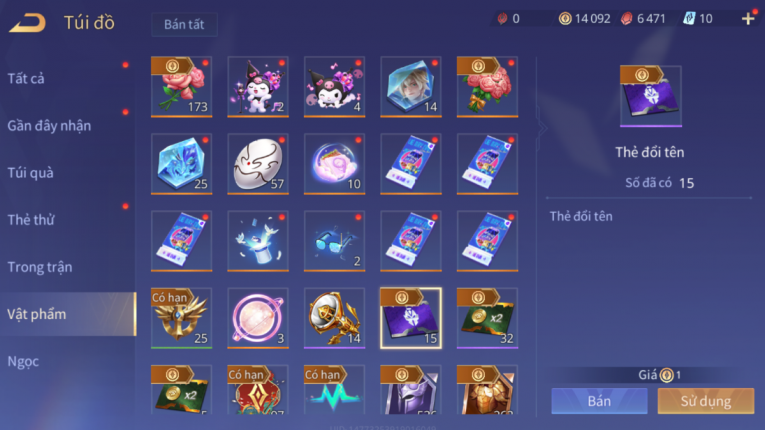Choose the white mask item slot
The image size is (765, 430).
pyautogui.click(x=258, y=164)
